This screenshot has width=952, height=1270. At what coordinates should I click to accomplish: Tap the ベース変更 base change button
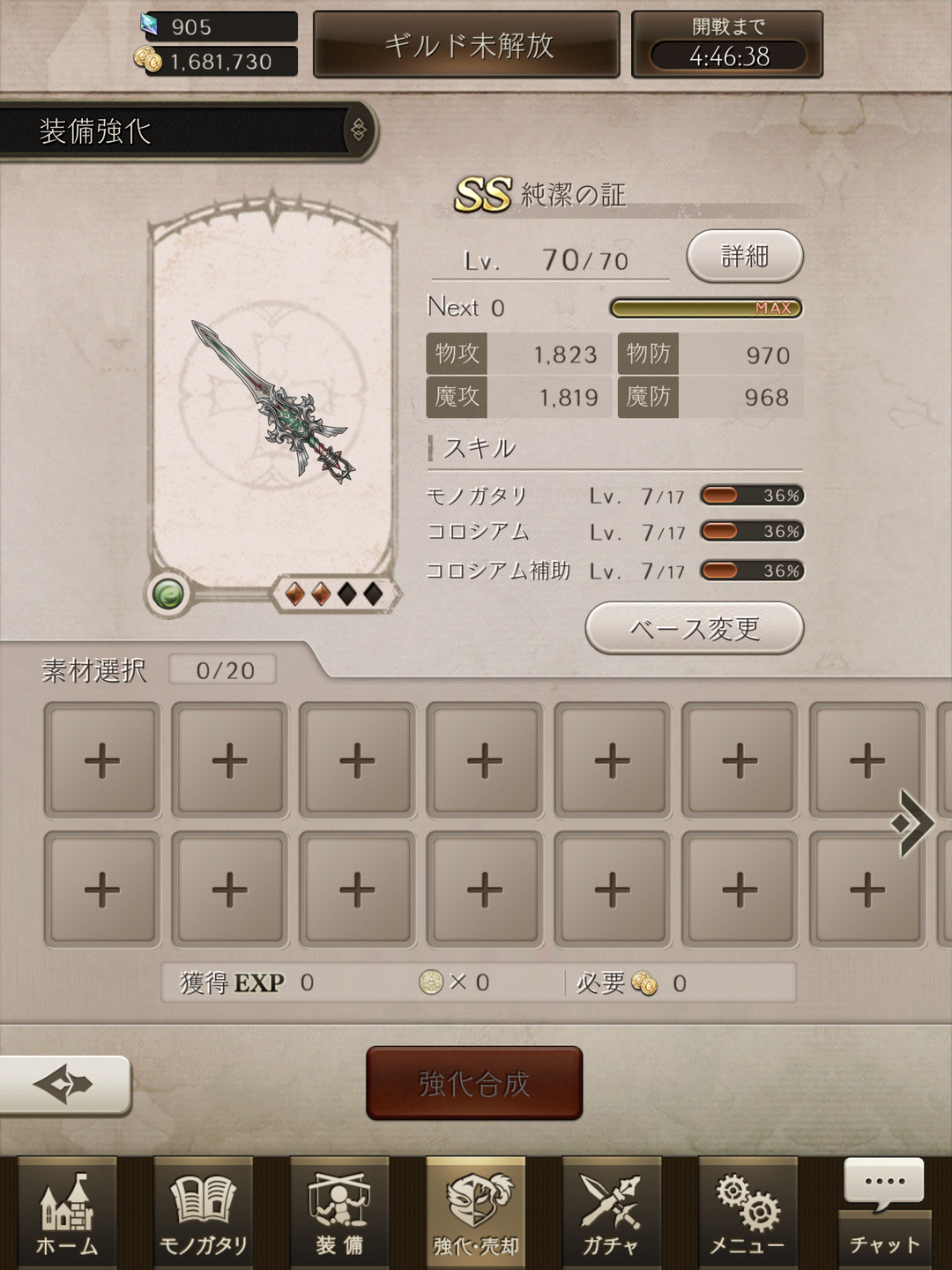(x=694, y=629)
